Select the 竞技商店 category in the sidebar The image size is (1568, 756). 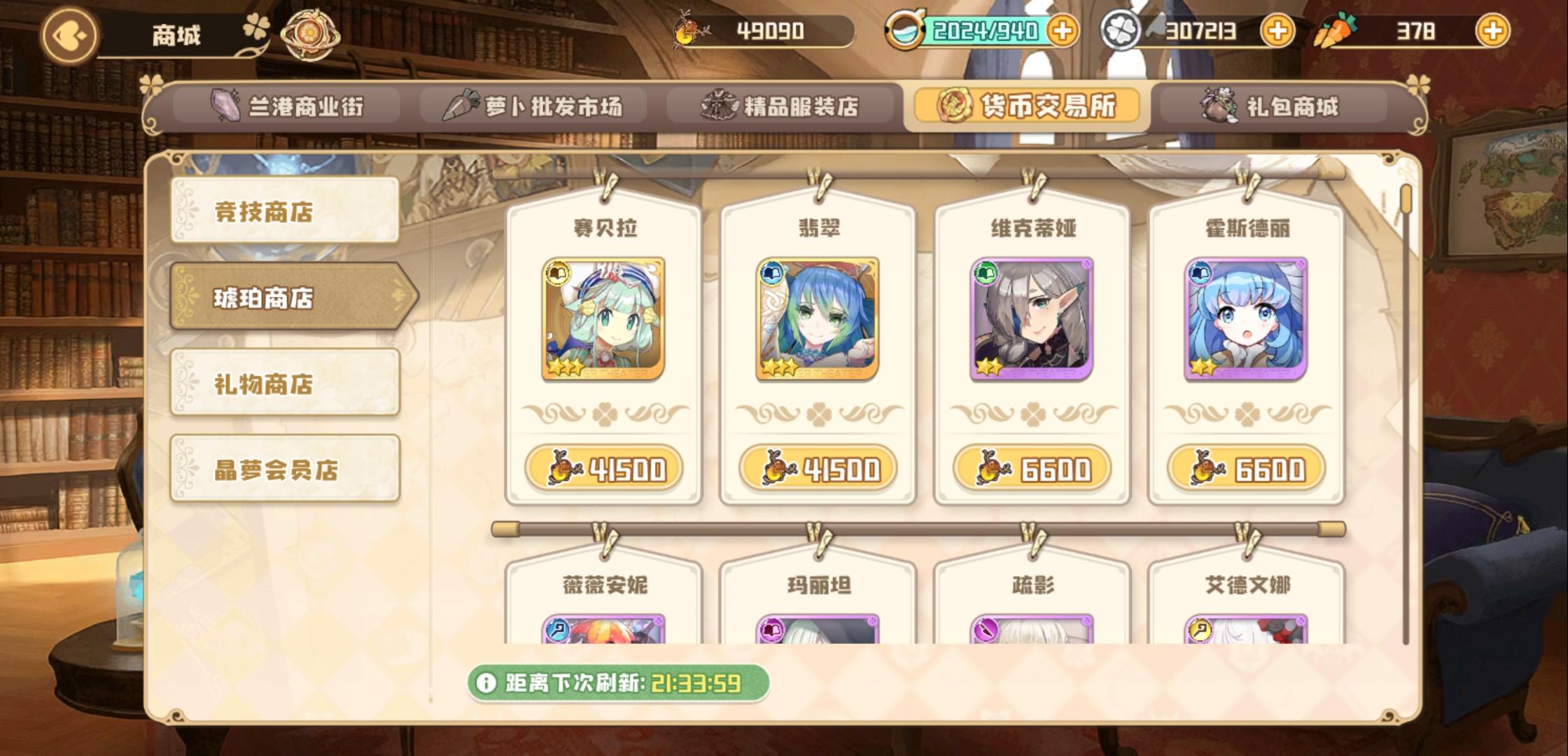(x=284, y=210)
